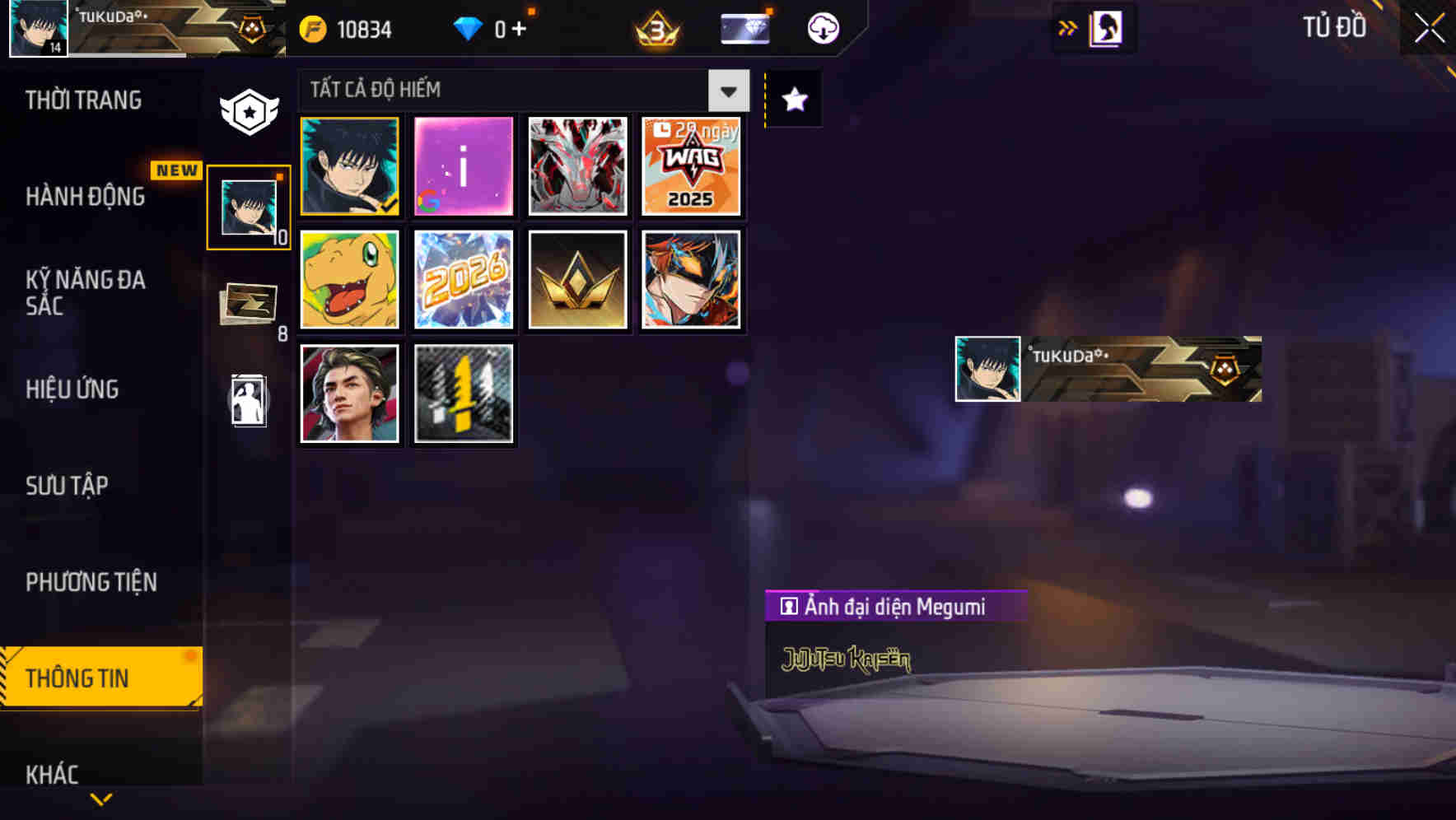1456x820 pixels.
Task: Select the Megumi avatar thumbnail
Action: tap(349, 166)
